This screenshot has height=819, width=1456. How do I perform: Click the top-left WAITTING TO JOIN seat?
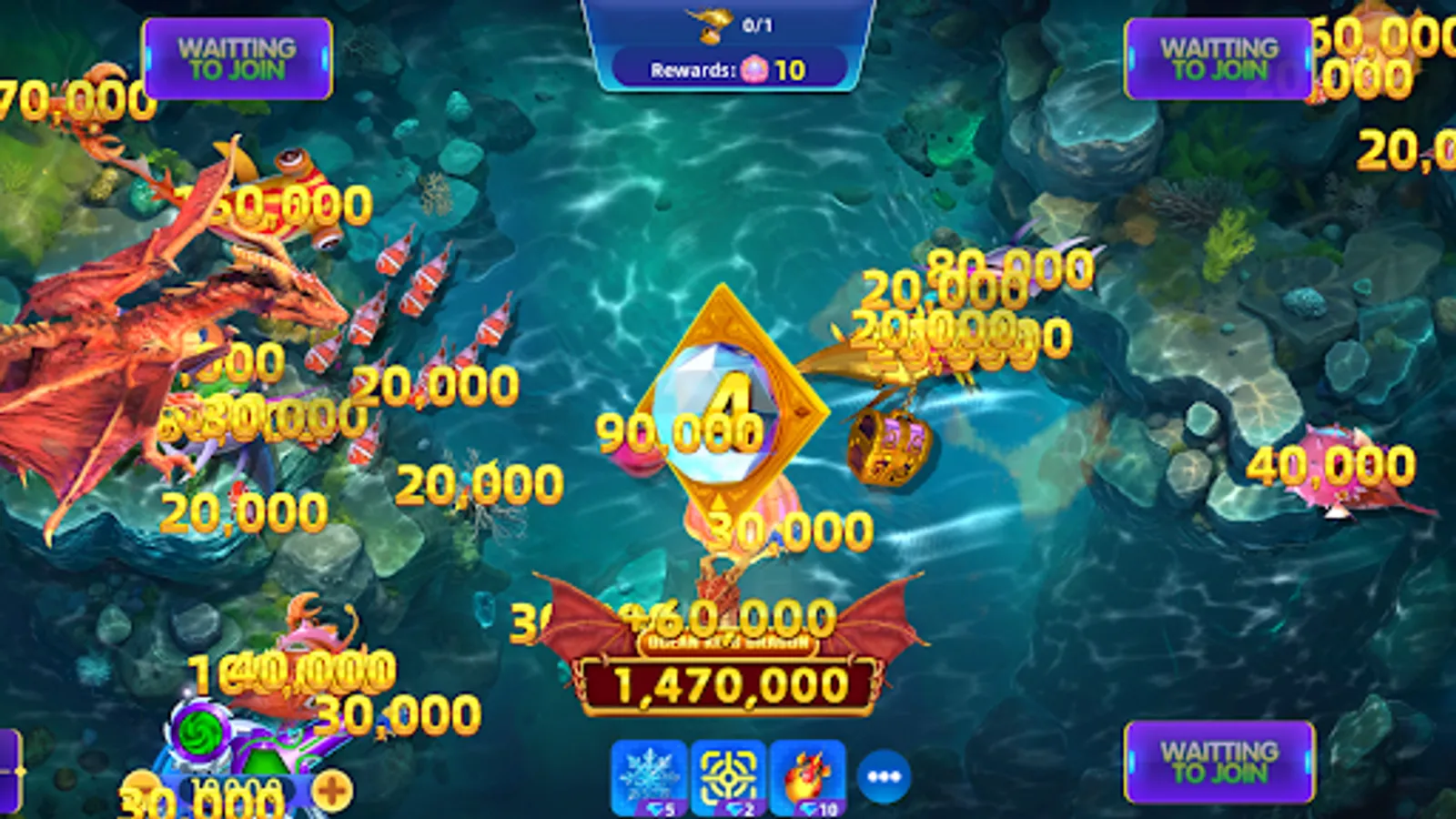point(235,56)
